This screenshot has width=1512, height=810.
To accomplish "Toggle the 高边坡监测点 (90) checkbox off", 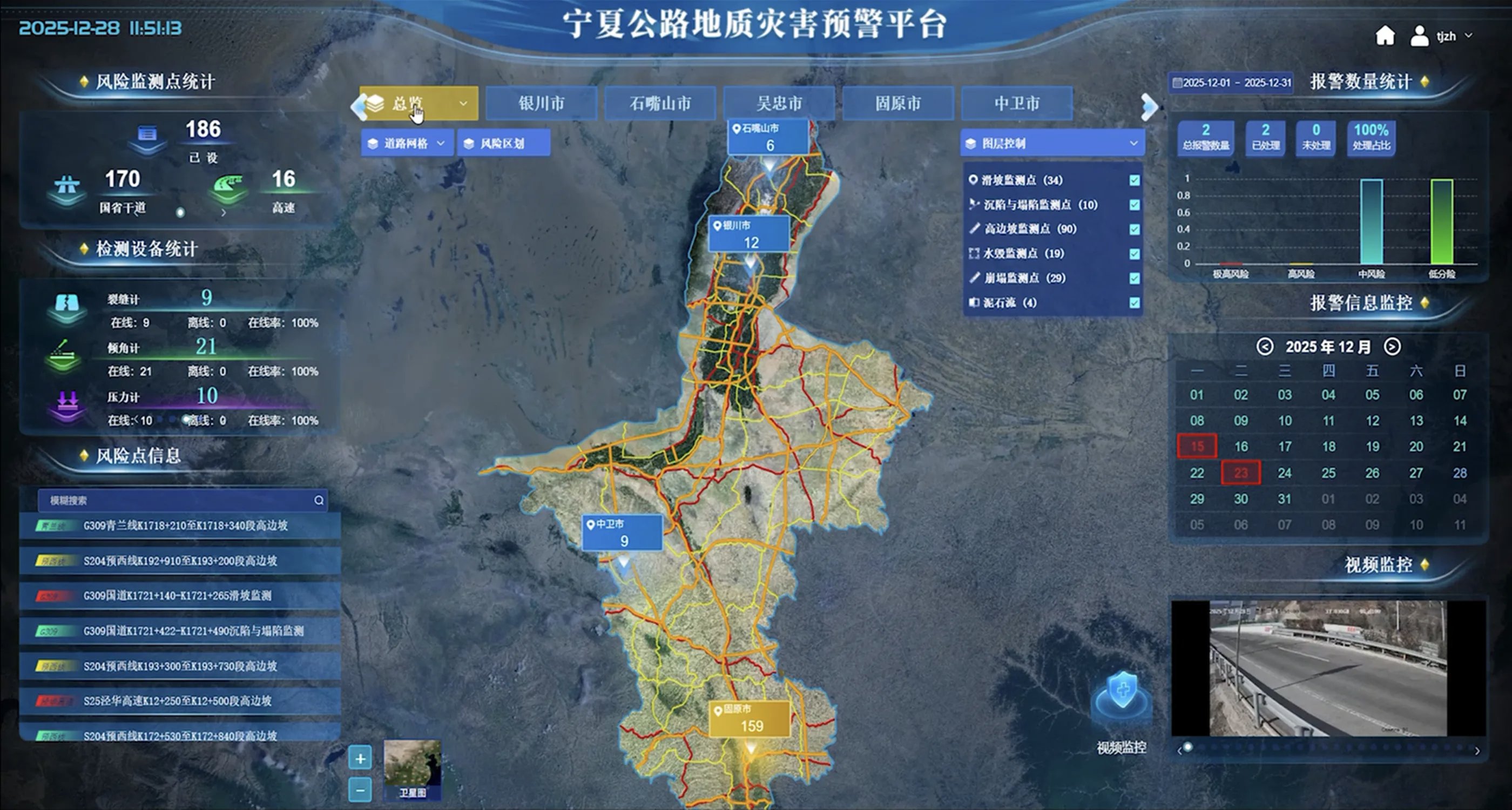I will tap(1134, 230).
